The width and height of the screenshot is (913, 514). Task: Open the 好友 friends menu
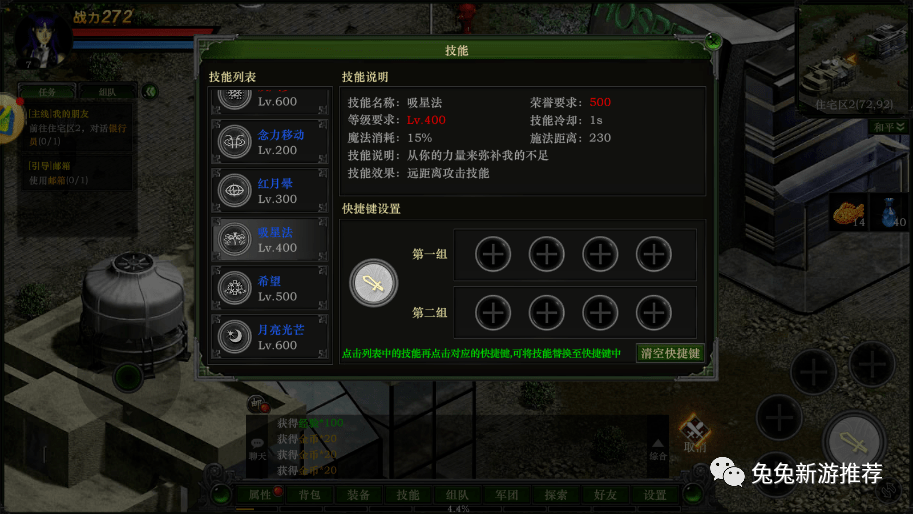tap(606, 495)
